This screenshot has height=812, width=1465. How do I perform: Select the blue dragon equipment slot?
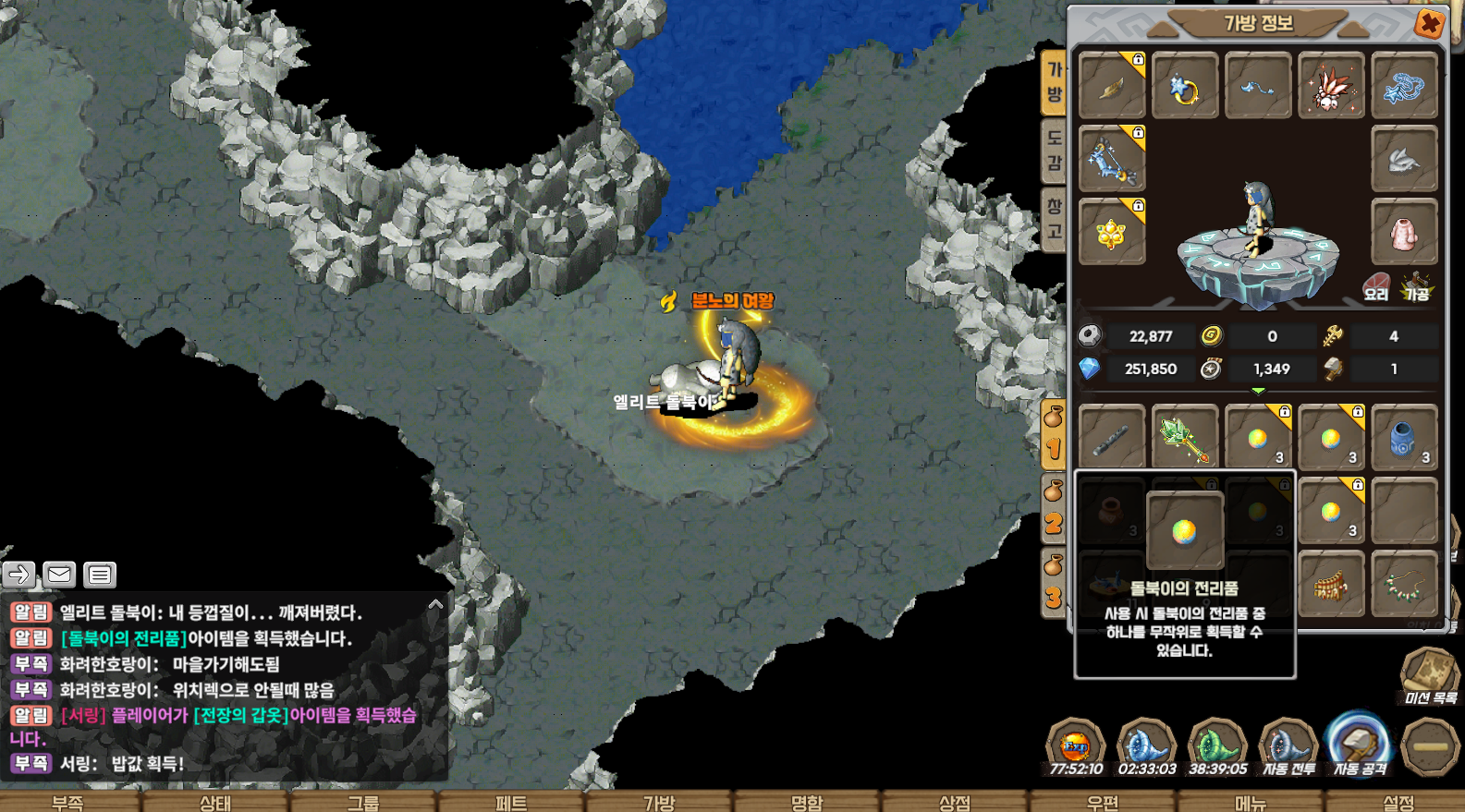tap(1404, 86)
